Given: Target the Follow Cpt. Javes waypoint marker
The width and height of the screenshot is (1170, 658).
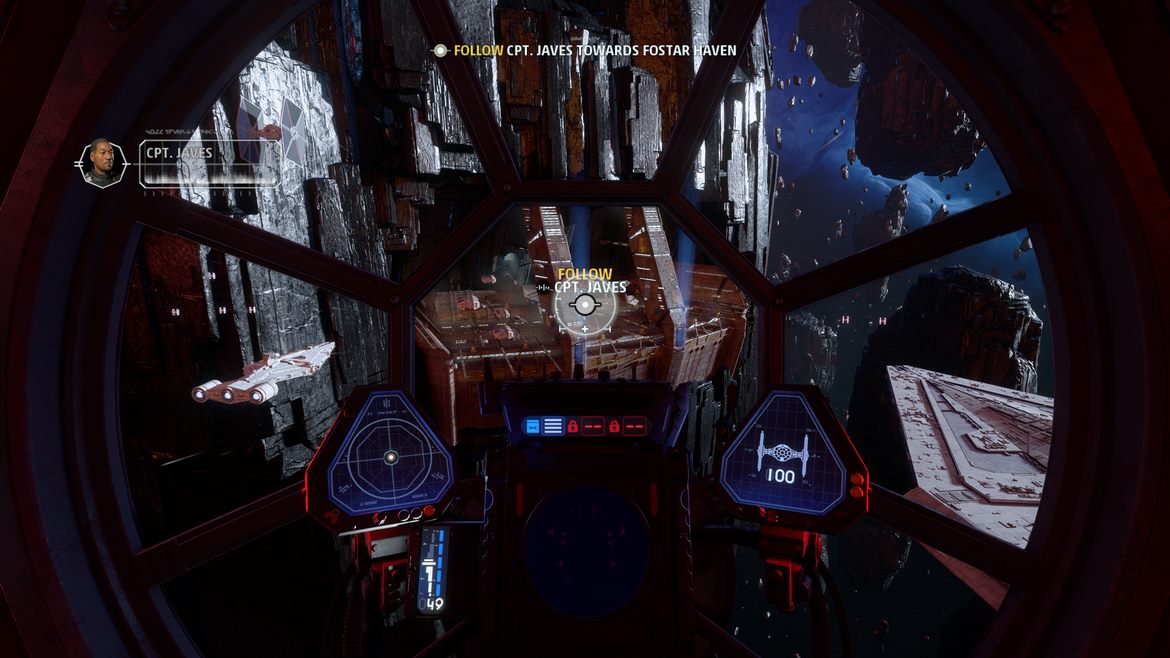Looking at the screenshot, I should coord(584,304).
